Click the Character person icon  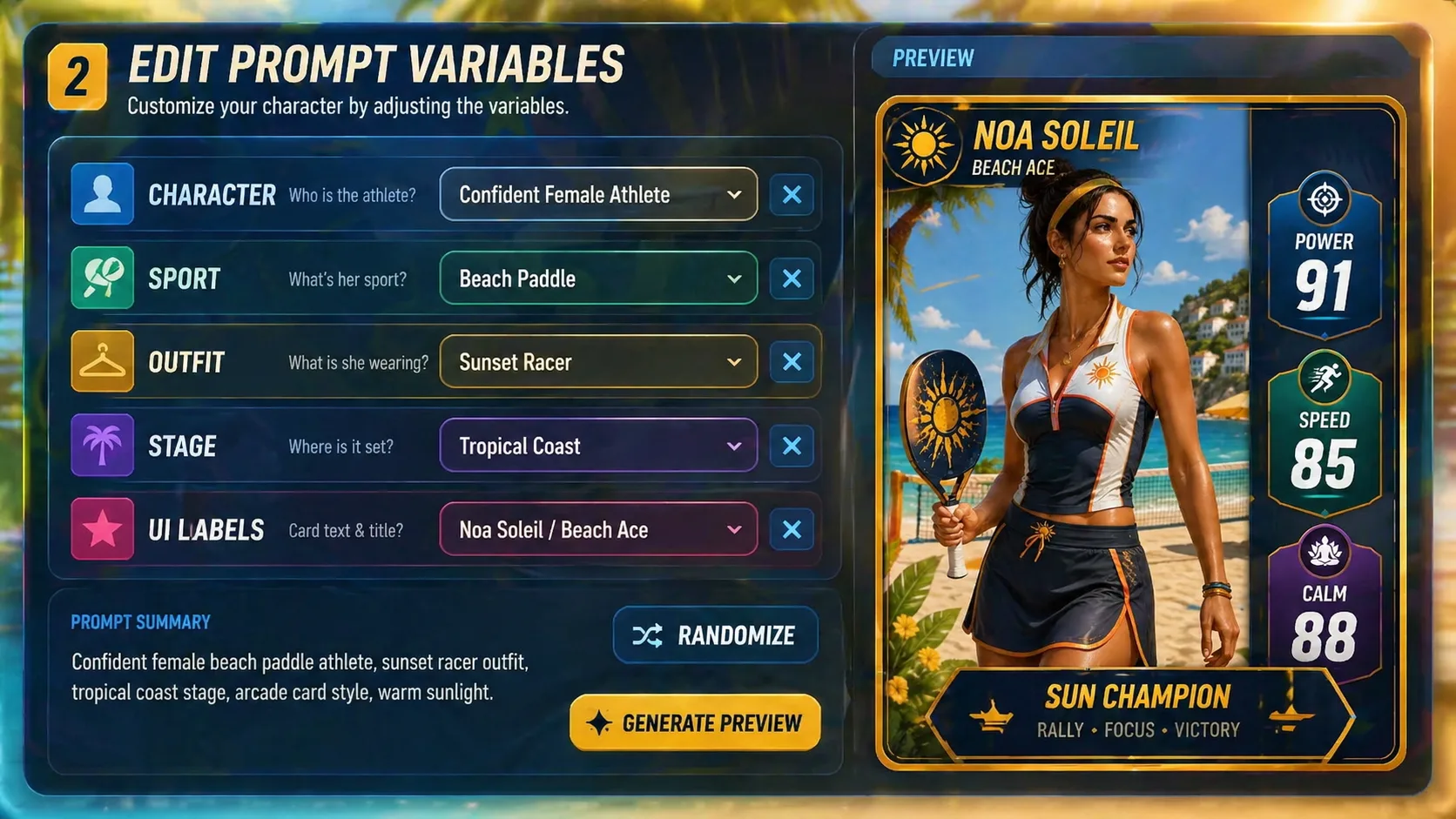click(102, 195)
